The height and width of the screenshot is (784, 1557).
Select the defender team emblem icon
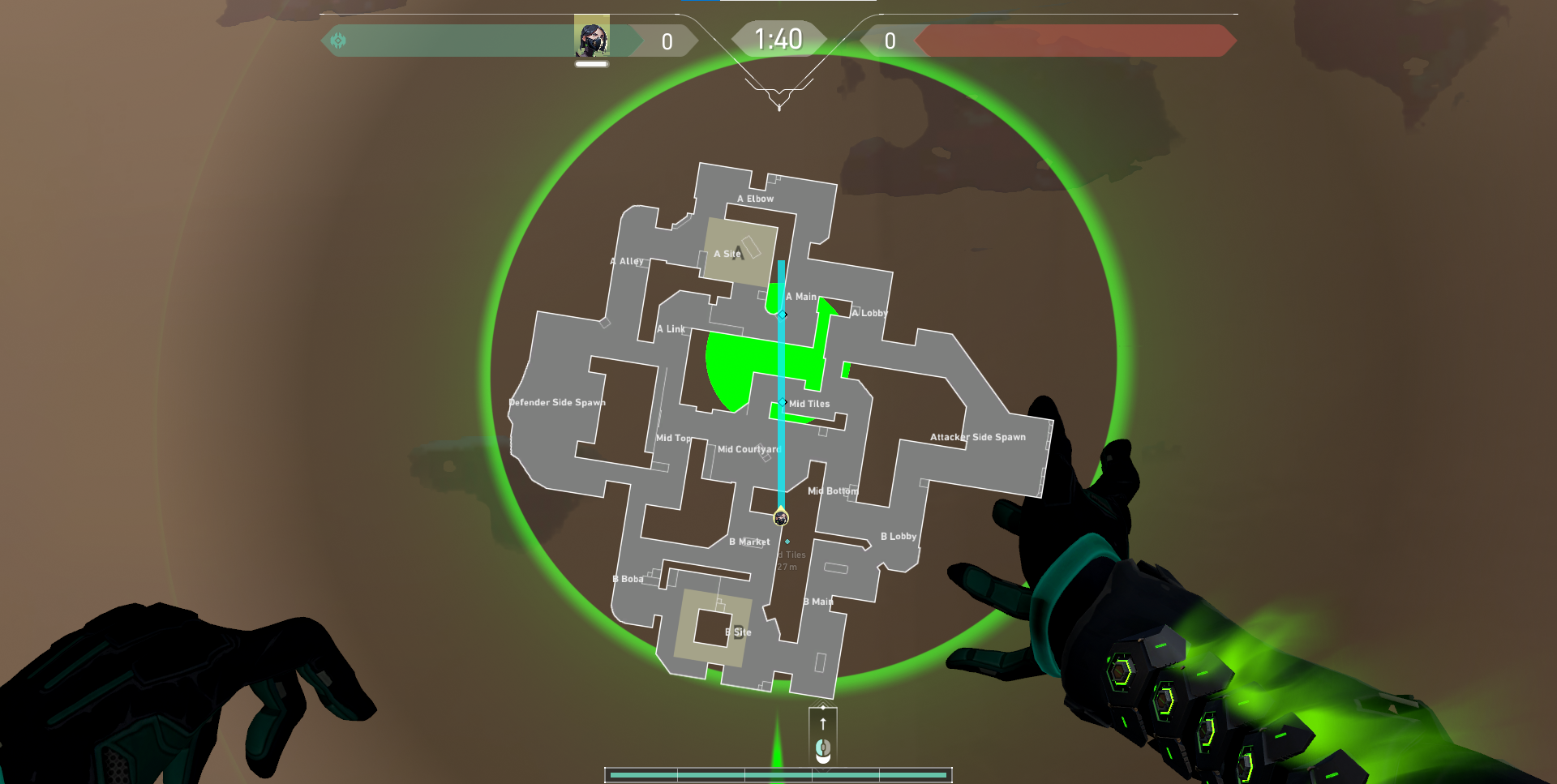point(340,38)
